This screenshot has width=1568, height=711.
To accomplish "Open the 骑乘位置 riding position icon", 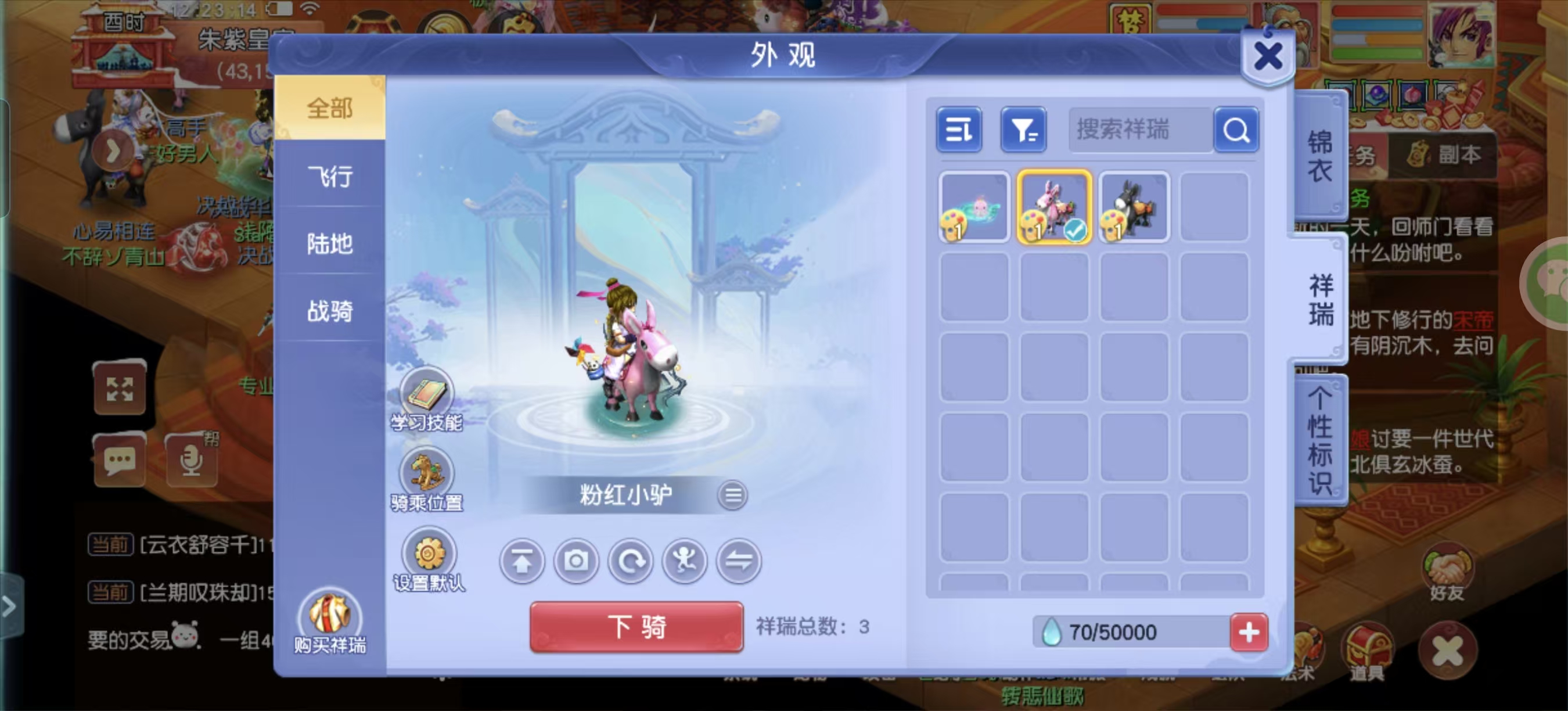I will click(x=427, y=472).
